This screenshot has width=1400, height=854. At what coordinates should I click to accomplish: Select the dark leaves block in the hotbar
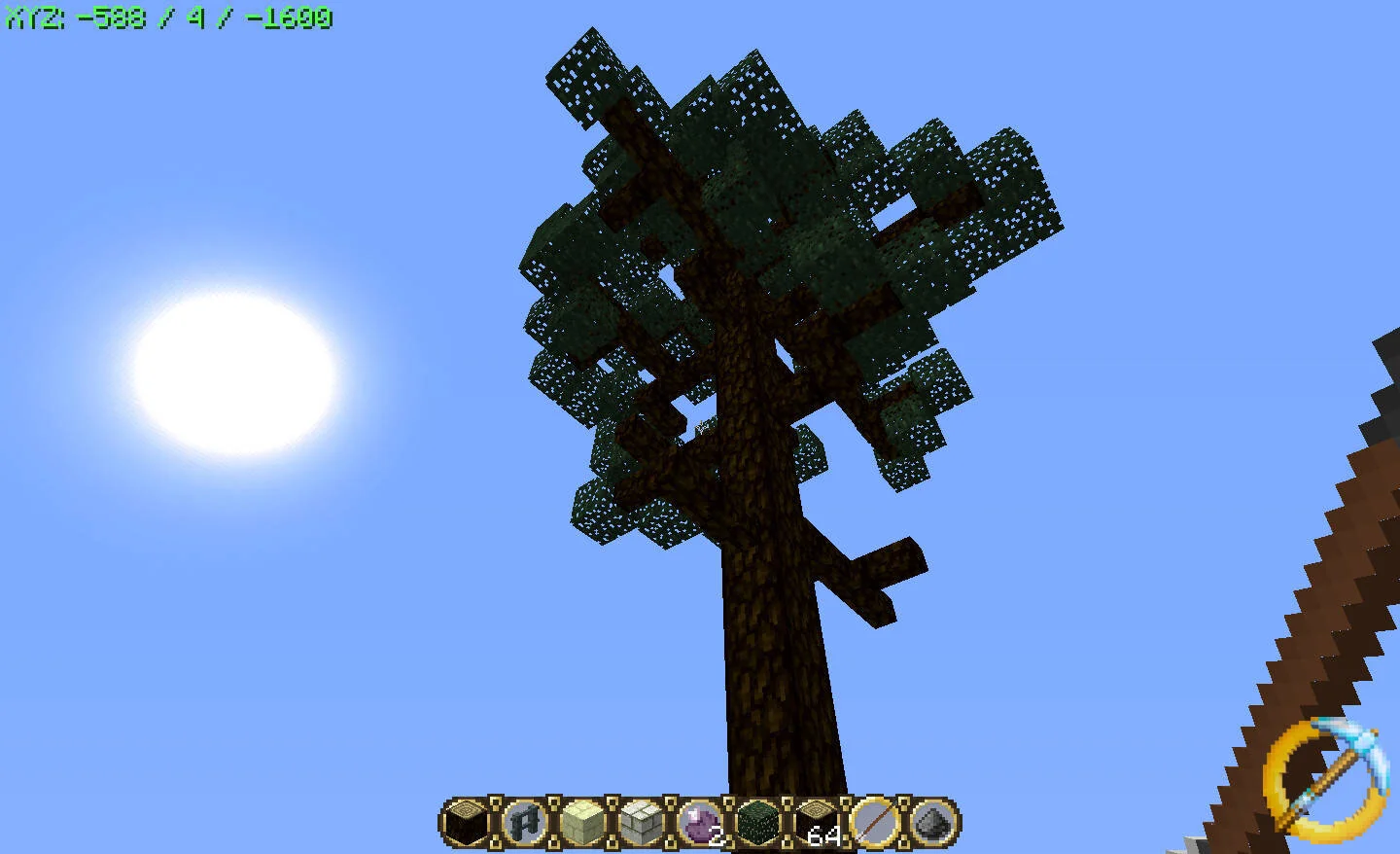click(756, 824)
